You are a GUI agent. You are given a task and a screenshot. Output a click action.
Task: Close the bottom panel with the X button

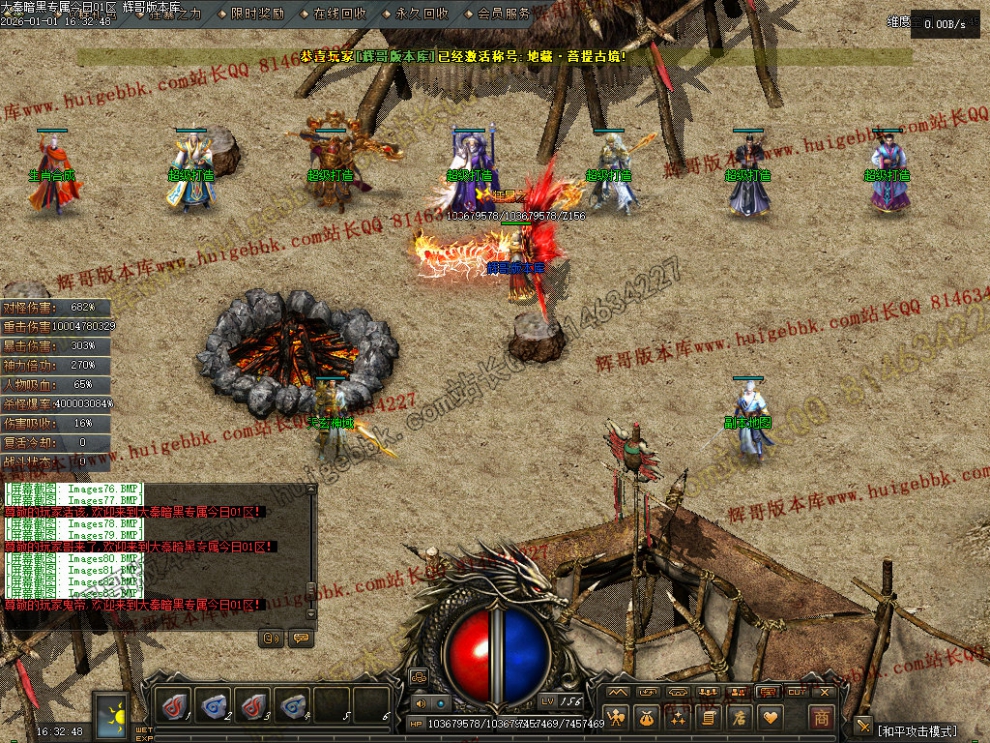pyautogui.click(x=825, y=691)
